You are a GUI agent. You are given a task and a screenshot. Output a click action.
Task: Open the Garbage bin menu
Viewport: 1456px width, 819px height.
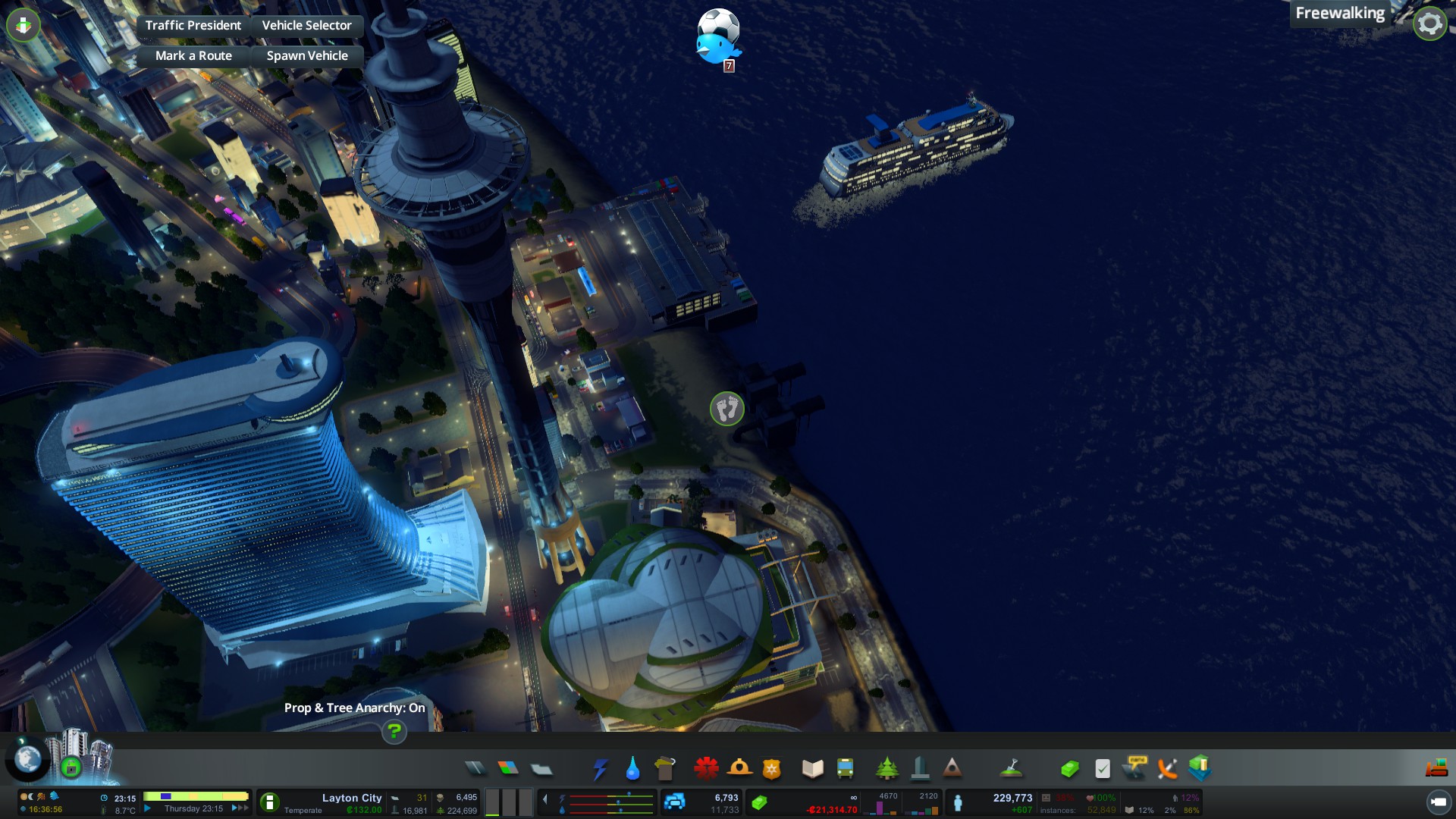tap(664, 768)
